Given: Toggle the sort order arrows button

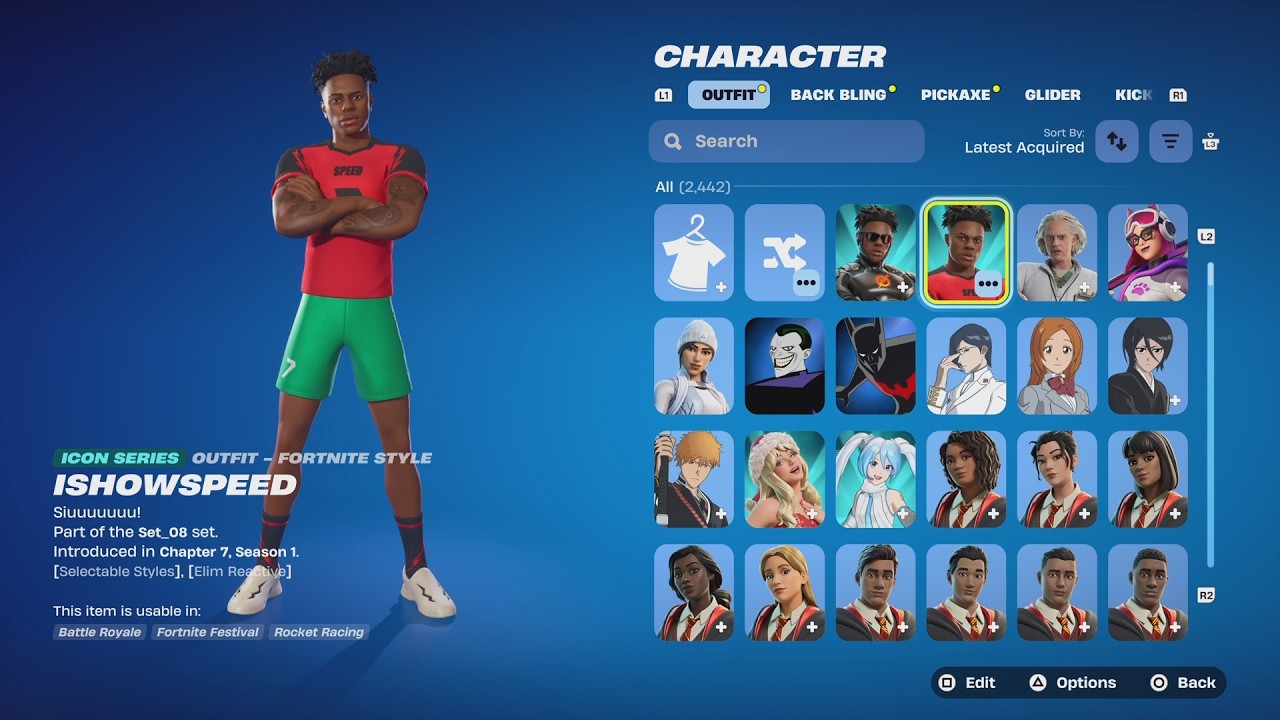Looking at the screenshot, I should [1117, 142].
